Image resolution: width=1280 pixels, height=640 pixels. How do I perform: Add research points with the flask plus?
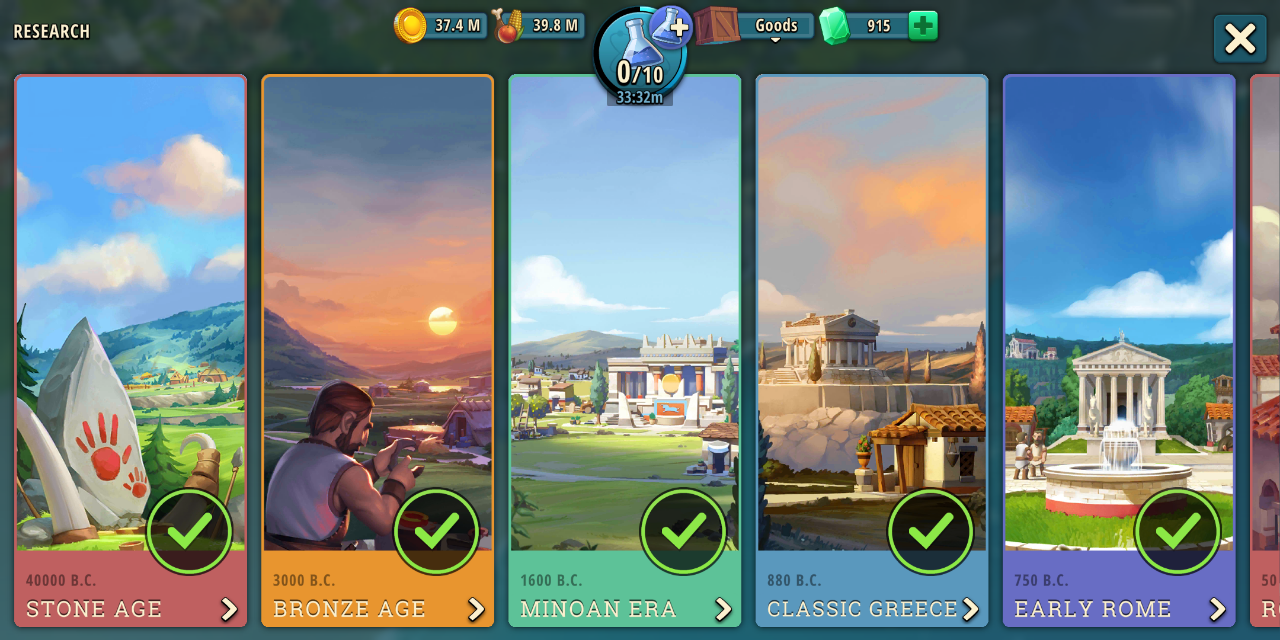click(x=671, y=27)
